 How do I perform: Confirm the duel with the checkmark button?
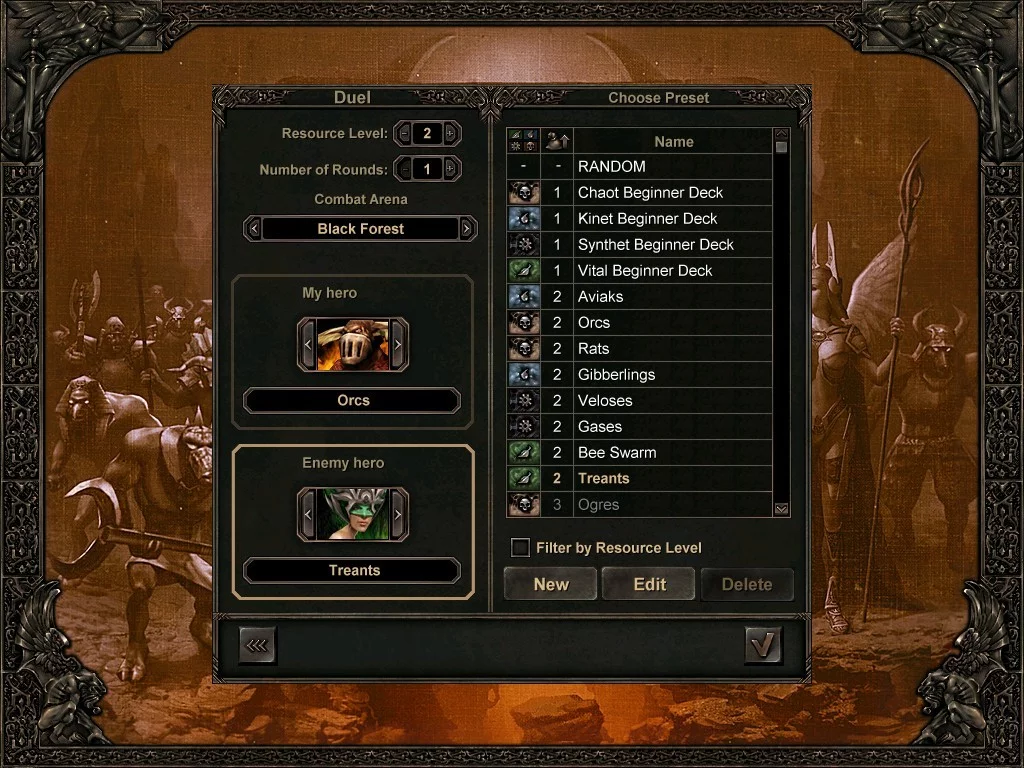(763, 646)
